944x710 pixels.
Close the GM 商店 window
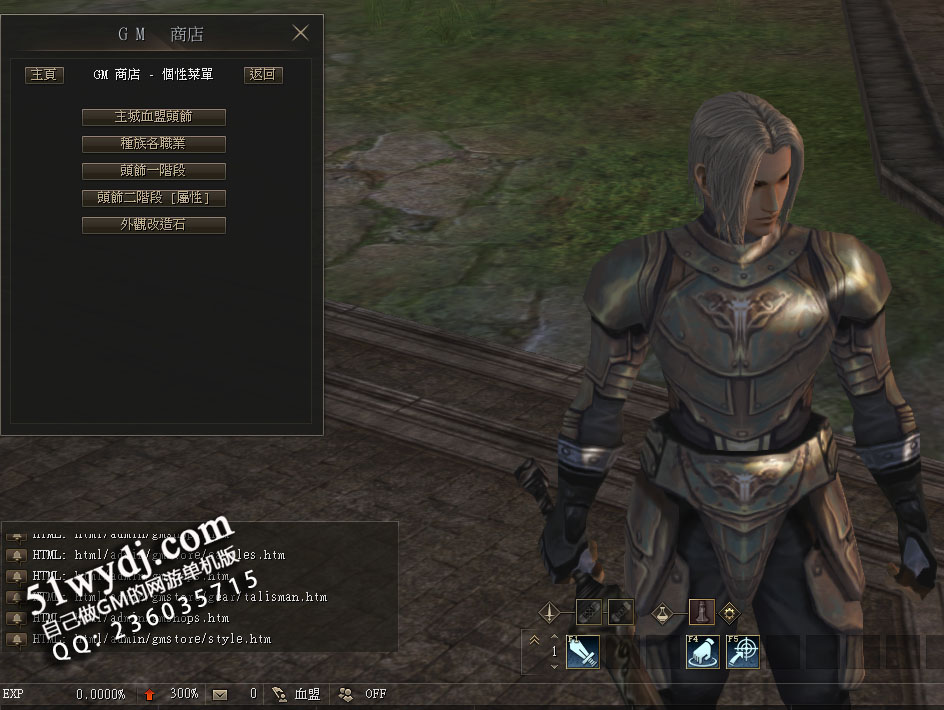tap(300, 33)
